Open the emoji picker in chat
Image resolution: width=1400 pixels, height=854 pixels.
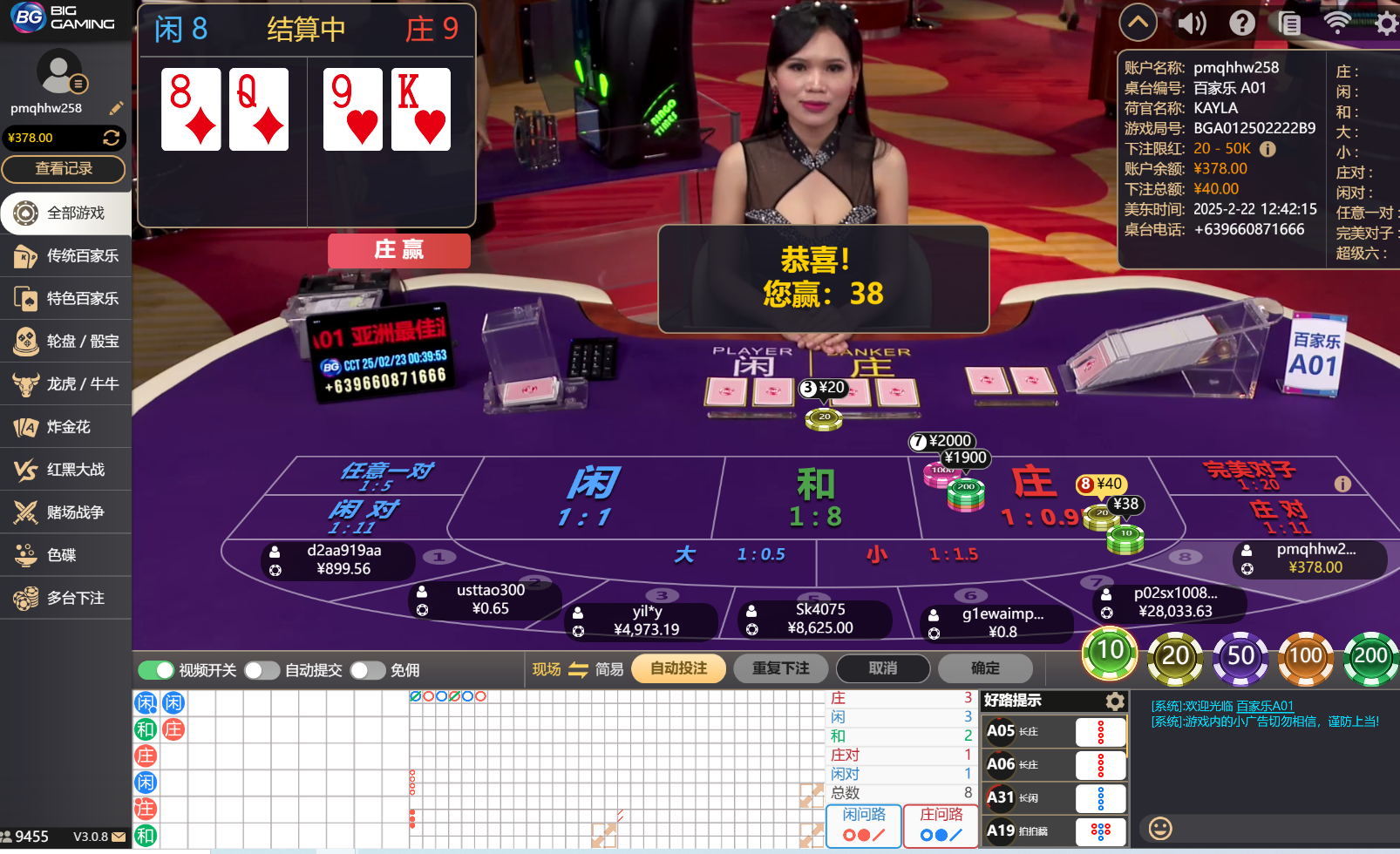pos(1160,828)
